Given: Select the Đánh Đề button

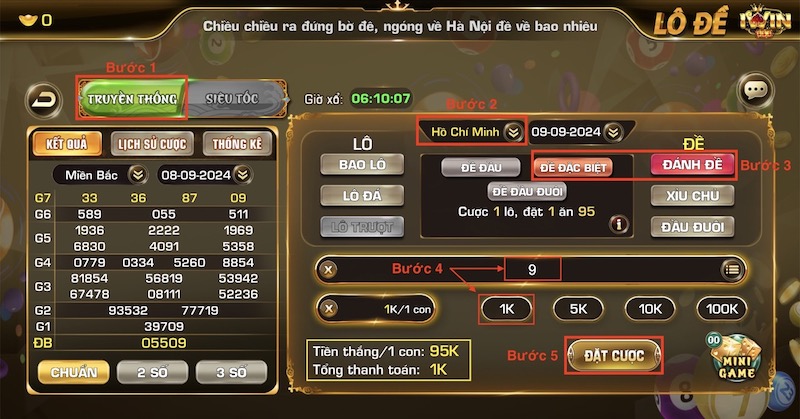Looking at the screenshot, I should pos(693,164).
